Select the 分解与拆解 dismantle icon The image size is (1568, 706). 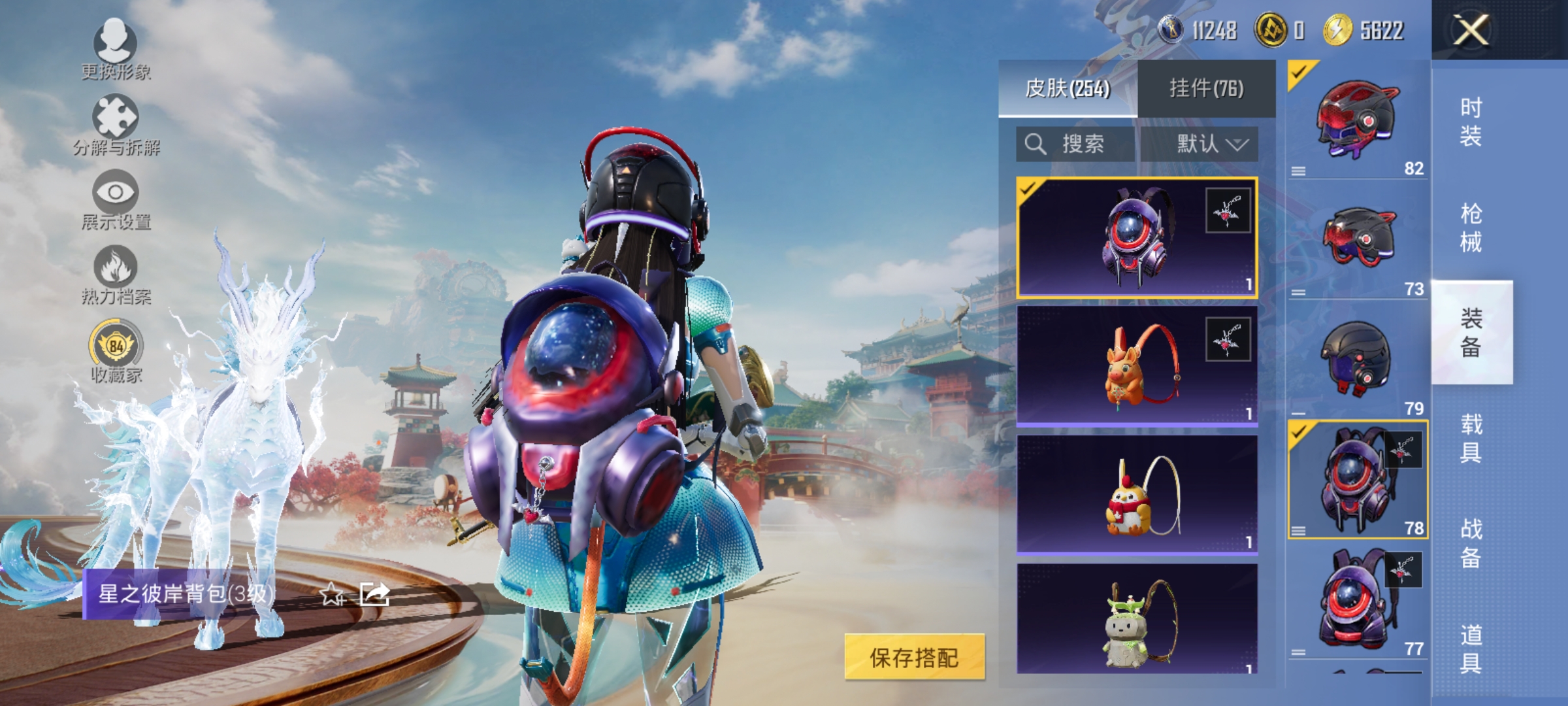pos(116,121)
